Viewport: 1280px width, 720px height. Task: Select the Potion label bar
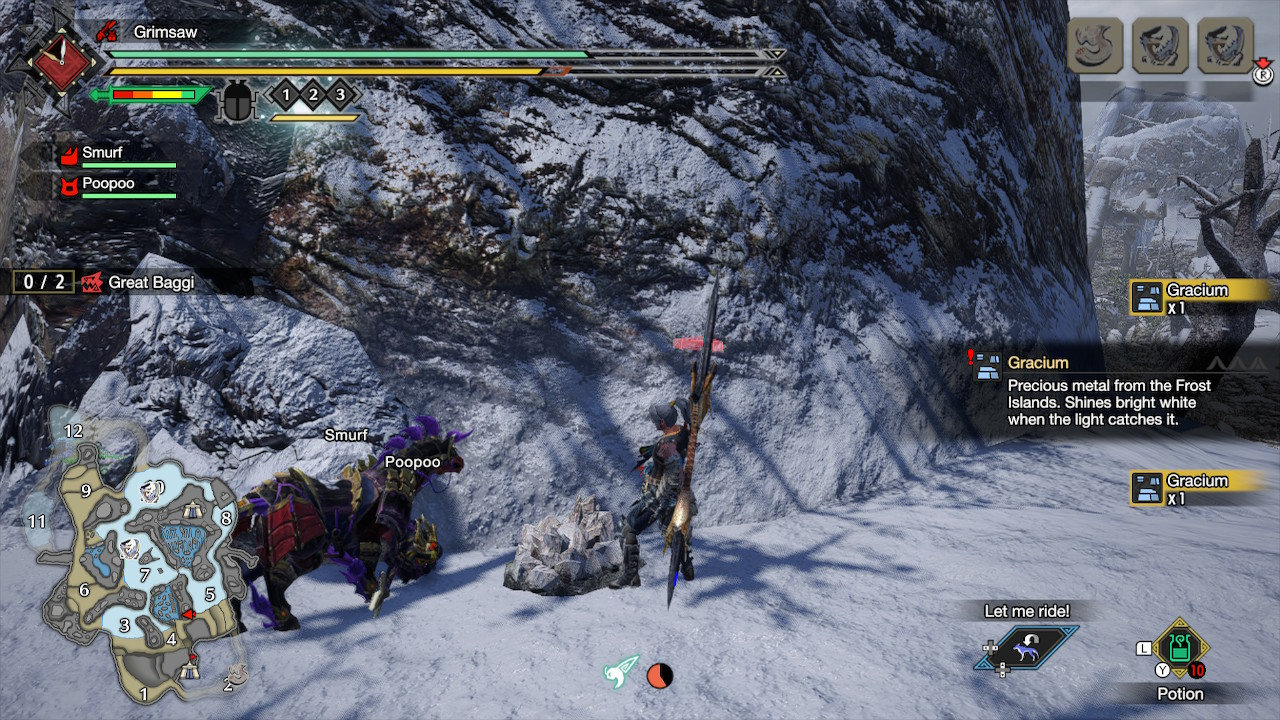point(1180,694)
